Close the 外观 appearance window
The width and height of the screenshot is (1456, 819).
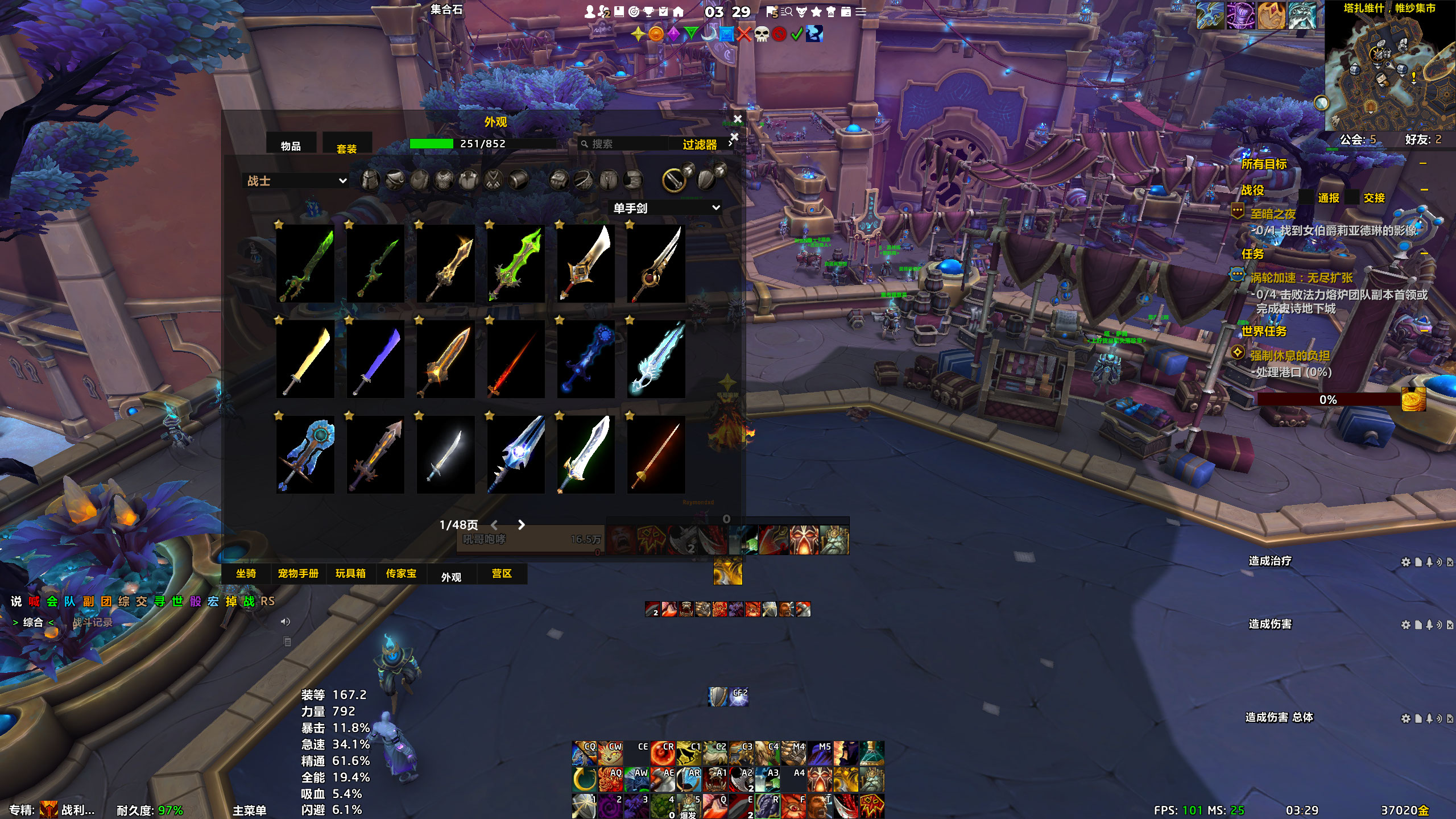coord(738,119)
